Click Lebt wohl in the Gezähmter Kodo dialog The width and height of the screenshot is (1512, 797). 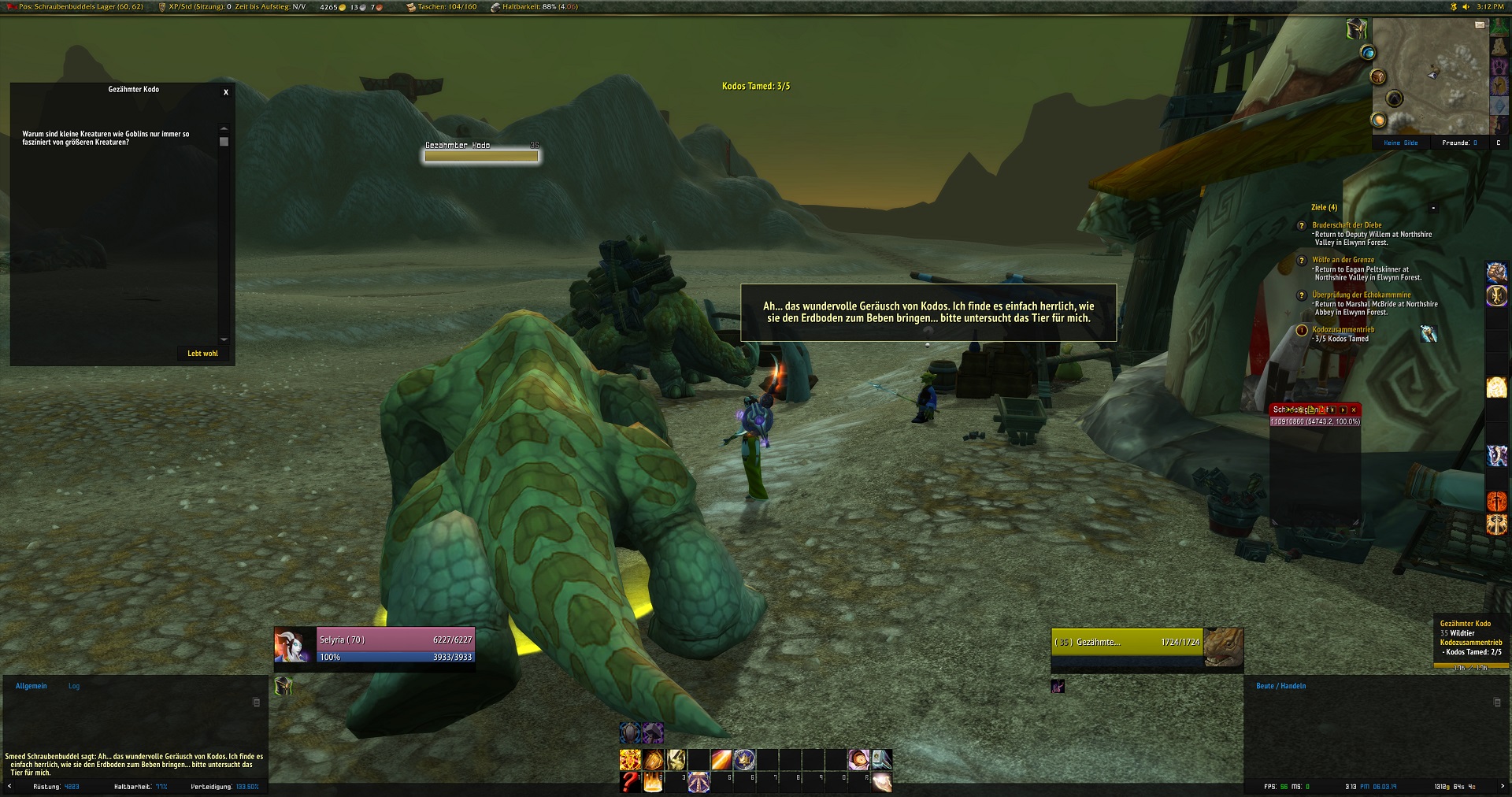coord(204,354)
